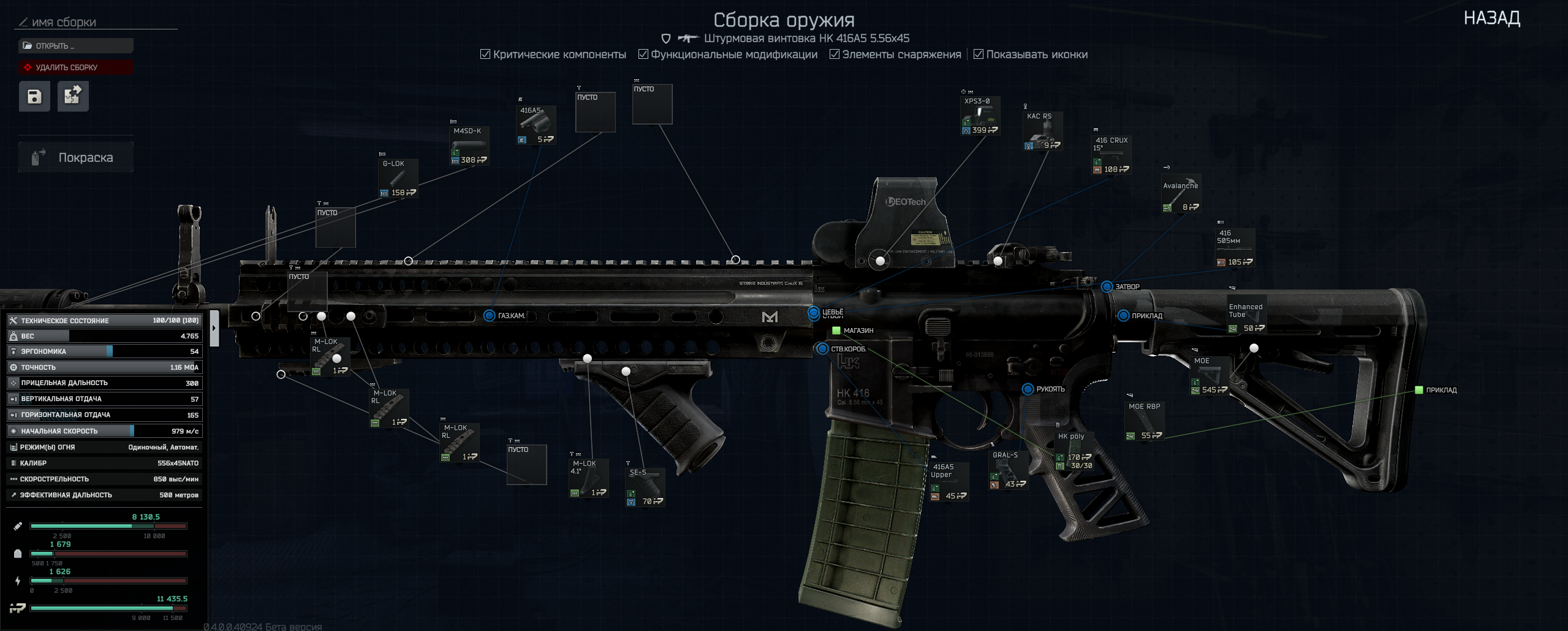
Task: Save build using the floppy disk icon
Action: [x=34, y=96]
